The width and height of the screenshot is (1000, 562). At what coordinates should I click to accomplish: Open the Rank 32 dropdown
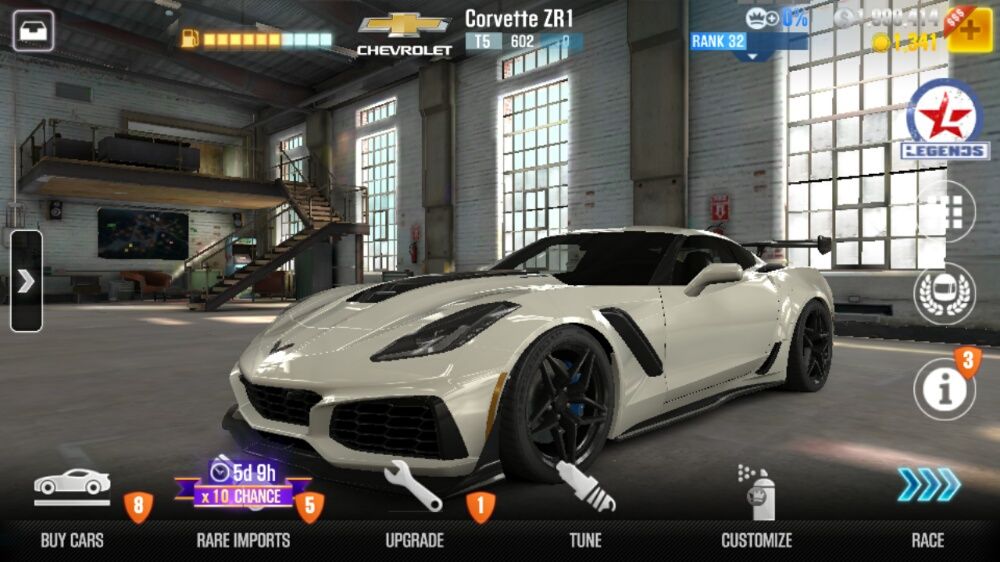click(749, 45)
